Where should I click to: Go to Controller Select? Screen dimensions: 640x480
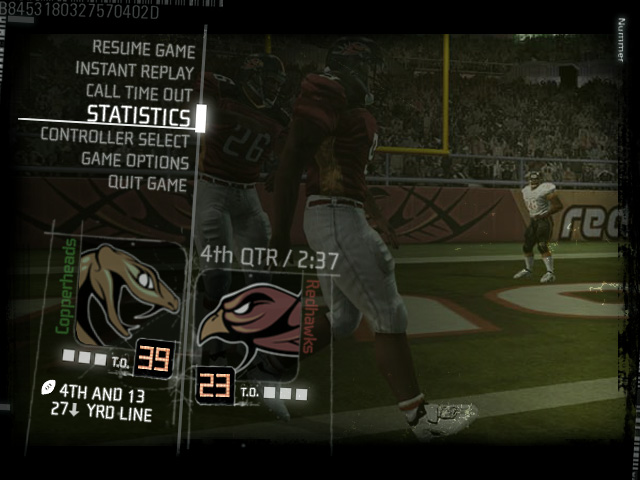(115, 139)
